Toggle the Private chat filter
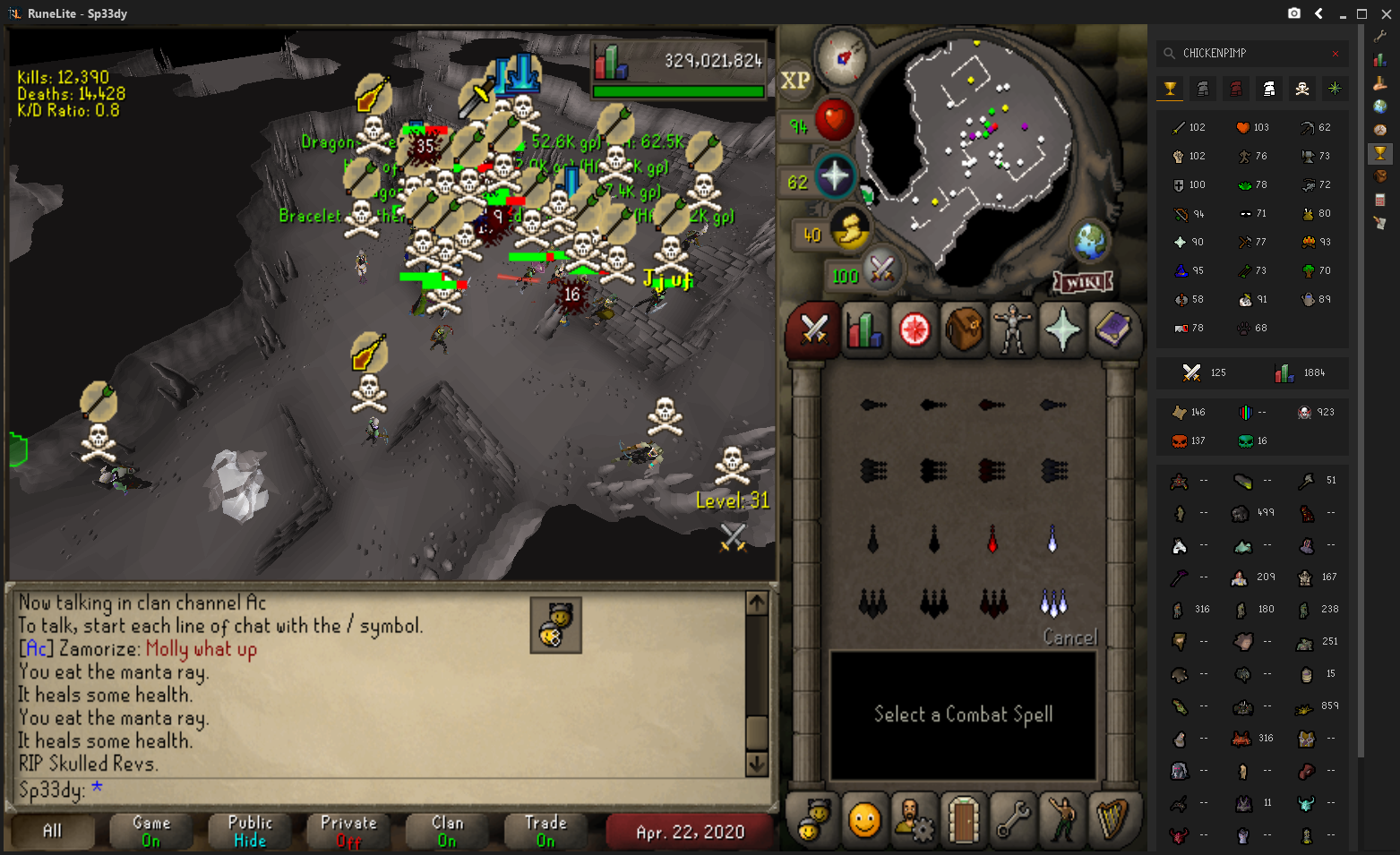The height and width of the screenshot is (855, 1400). pos(348,831)
